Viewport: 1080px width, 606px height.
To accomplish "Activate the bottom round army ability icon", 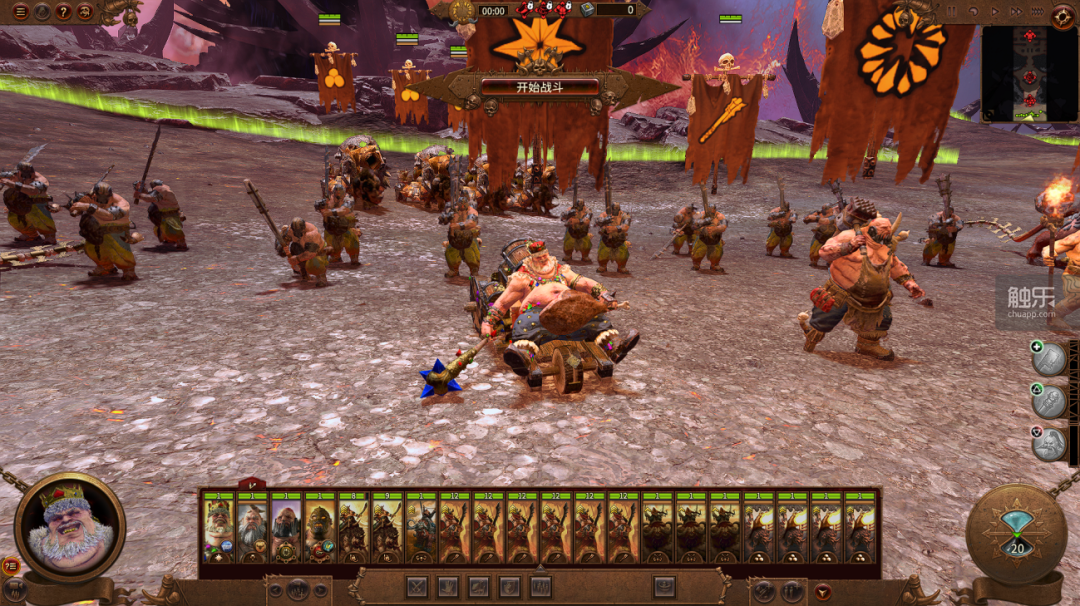I will click(x=1049, y=444).
